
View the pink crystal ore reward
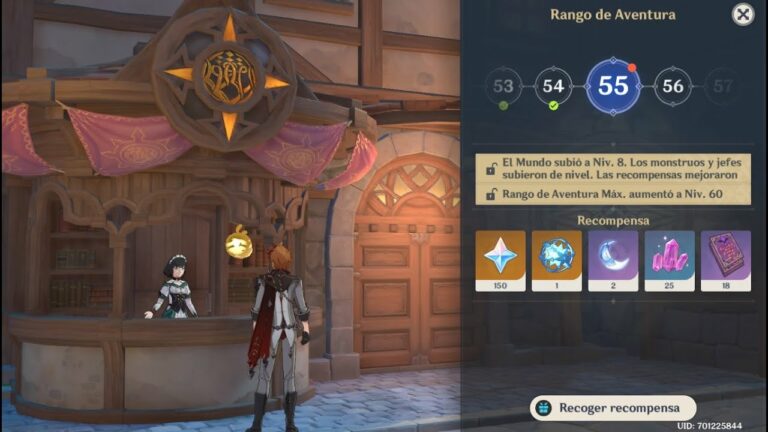click(x=669, y=260)
